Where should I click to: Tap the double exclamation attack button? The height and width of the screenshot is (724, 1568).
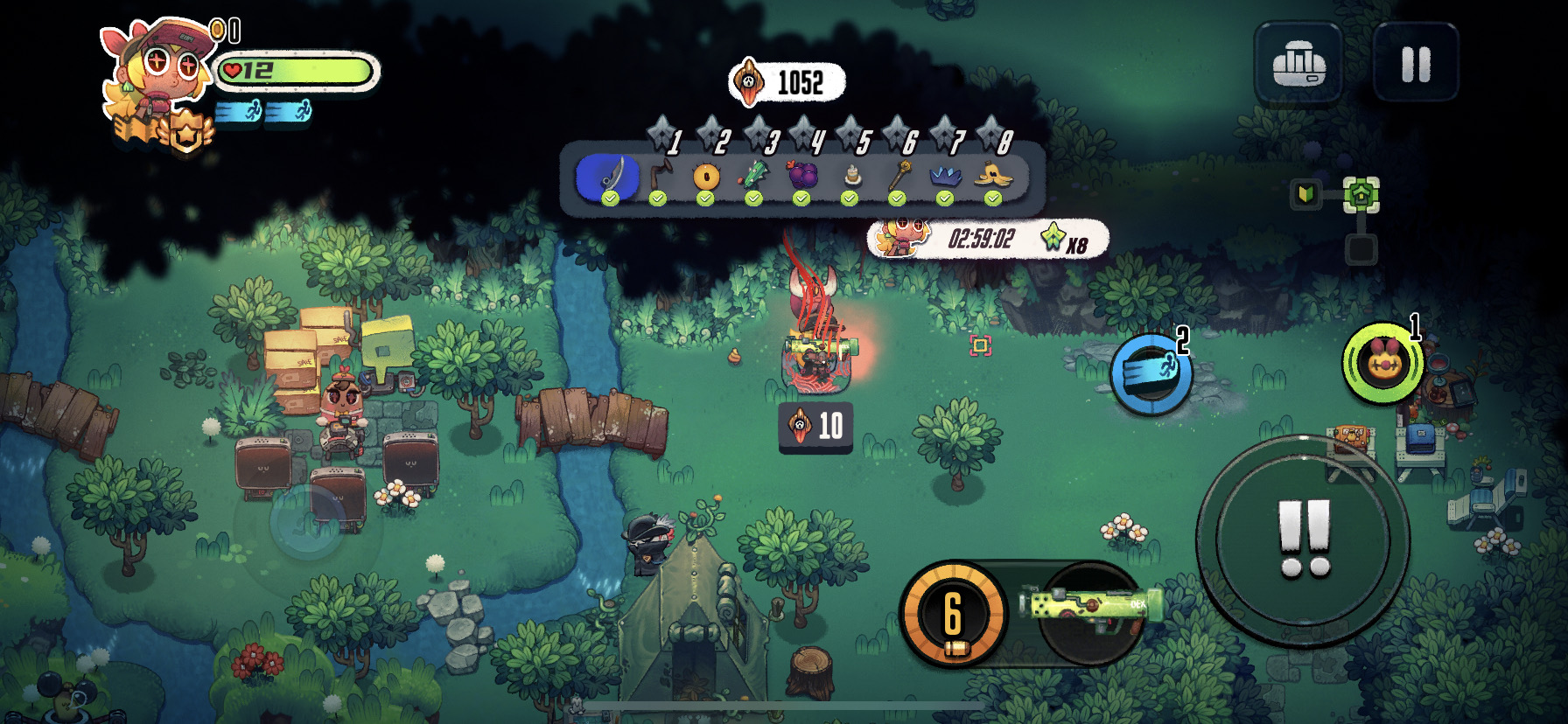click(1304, 540)
